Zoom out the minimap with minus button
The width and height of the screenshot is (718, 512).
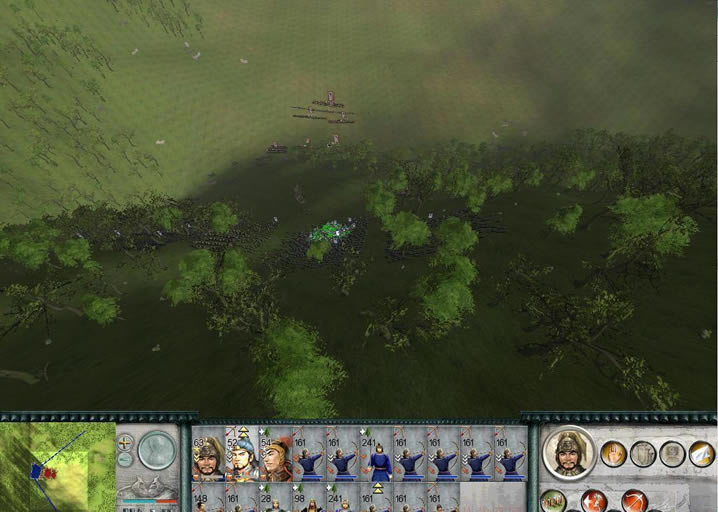[125, 459]
